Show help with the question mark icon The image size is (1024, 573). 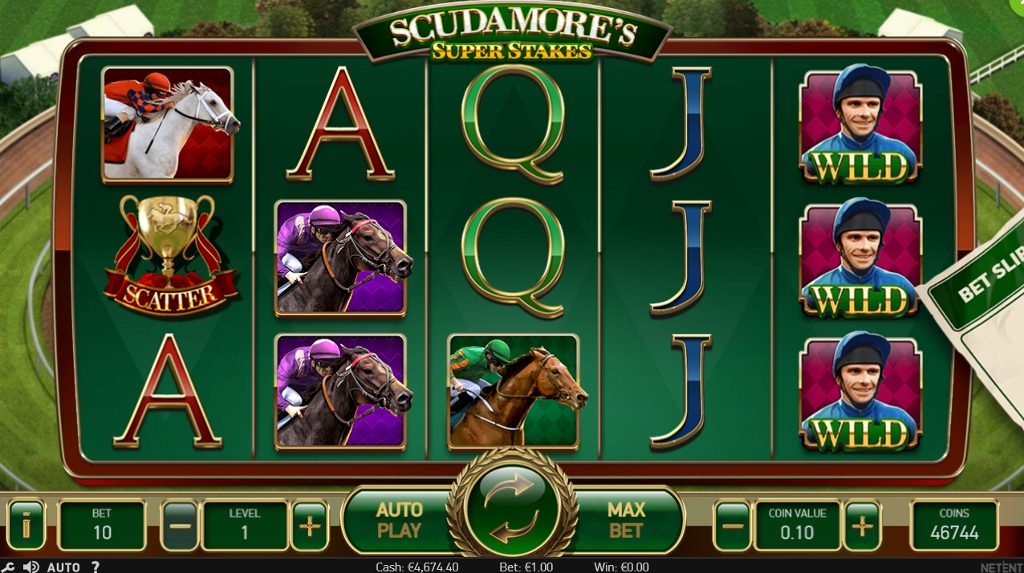[96, 567]
